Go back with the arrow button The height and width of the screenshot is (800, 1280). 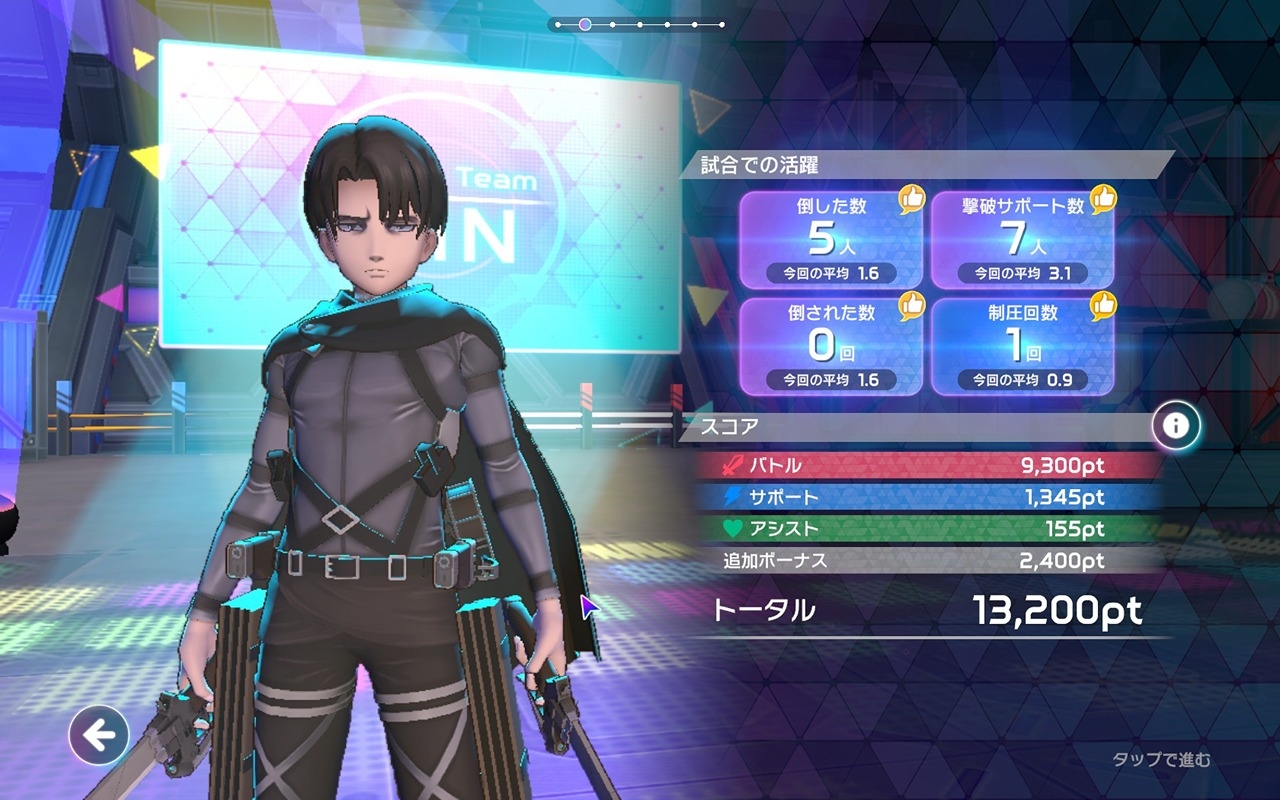click(x=98, y=736)
